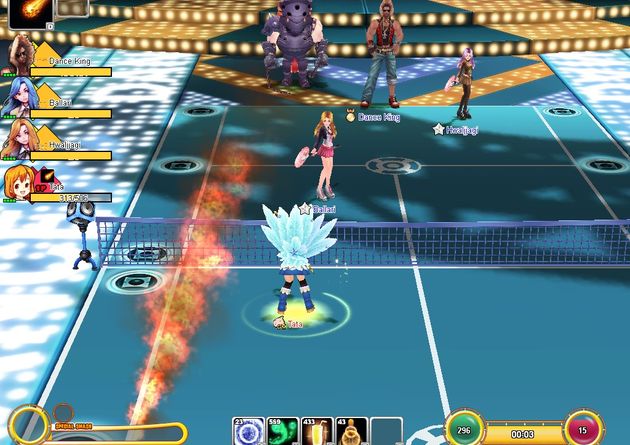Use the yellow drink item slot
630x445 pixels.
click(x=317, y=432)
